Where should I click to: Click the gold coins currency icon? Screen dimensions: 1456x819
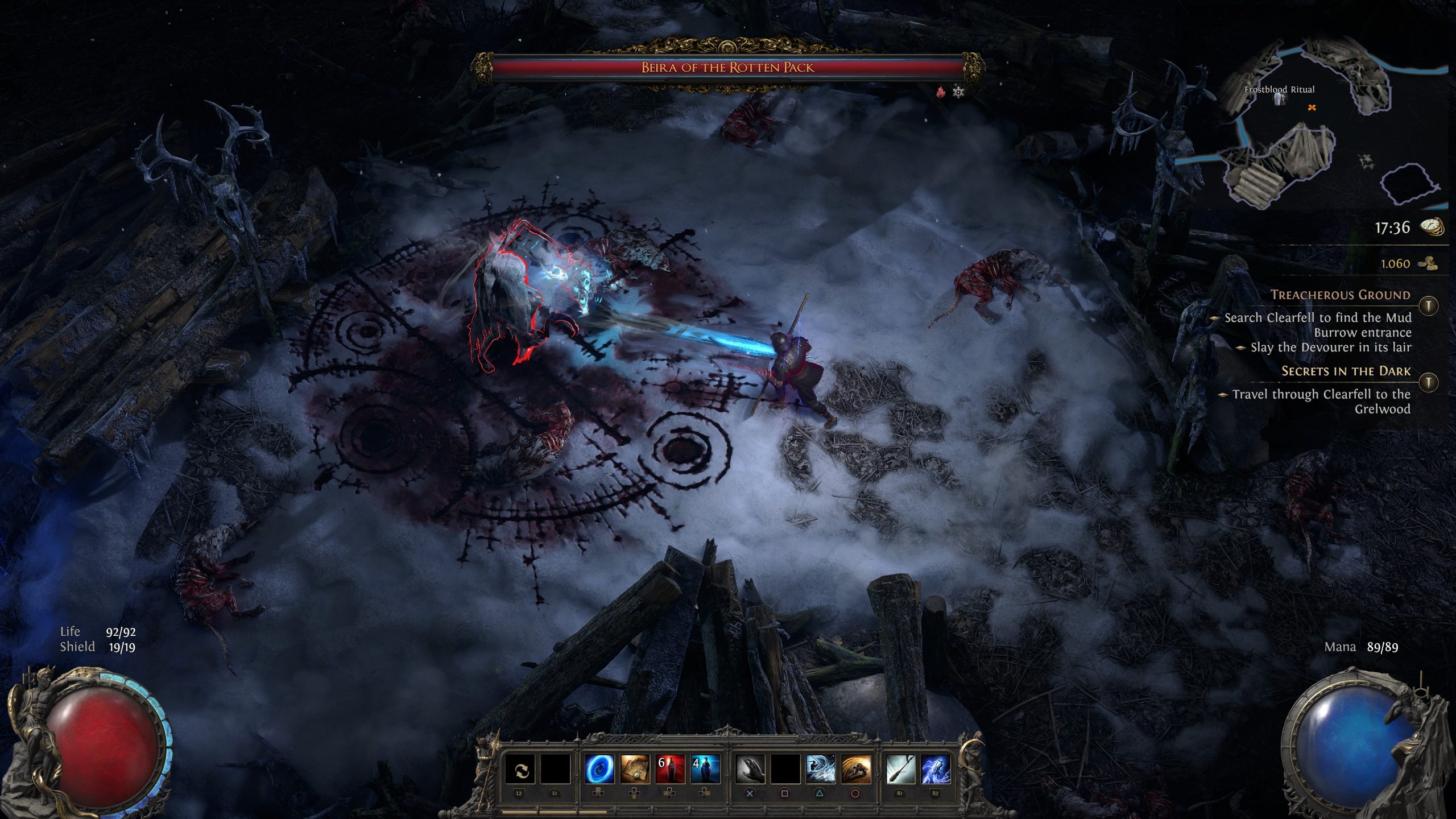1428,263
